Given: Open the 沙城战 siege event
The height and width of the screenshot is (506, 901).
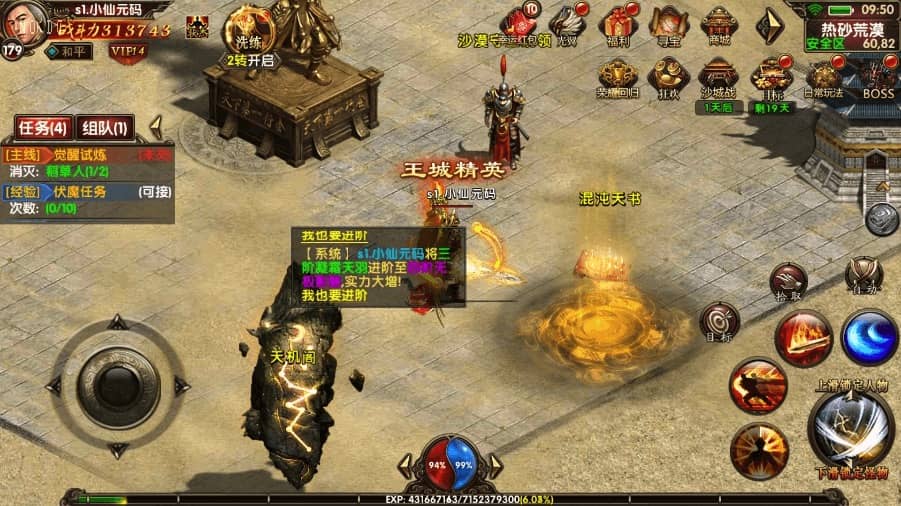Looking at the screenshot, I should tap(719, 76).
